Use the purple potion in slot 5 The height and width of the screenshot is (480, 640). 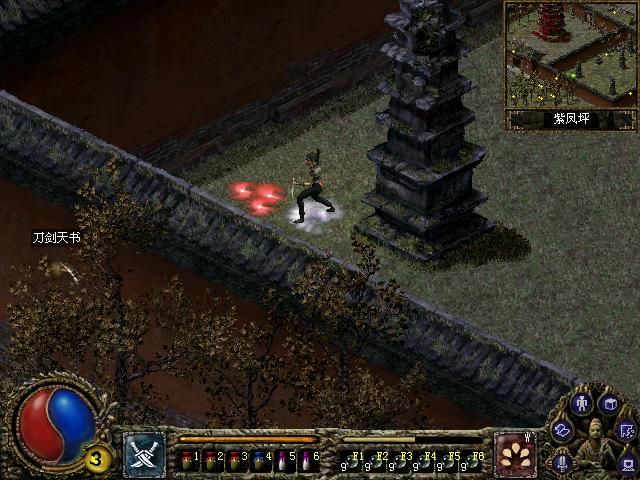coord(281,460)
